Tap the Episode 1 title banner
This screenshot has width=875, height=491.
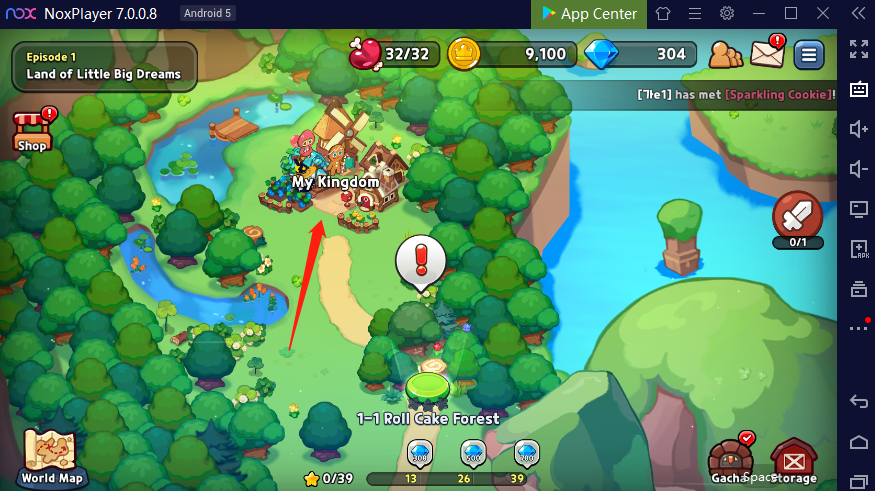pos(104,66)
